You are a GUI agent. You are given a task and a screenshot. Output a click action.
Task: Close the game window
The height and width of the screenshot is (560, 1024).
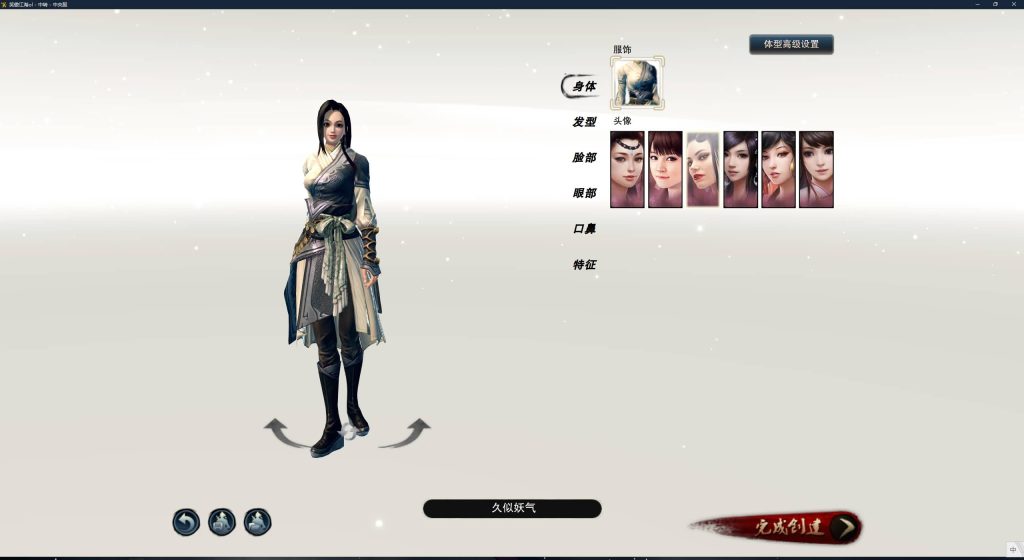coord(1013,4)
